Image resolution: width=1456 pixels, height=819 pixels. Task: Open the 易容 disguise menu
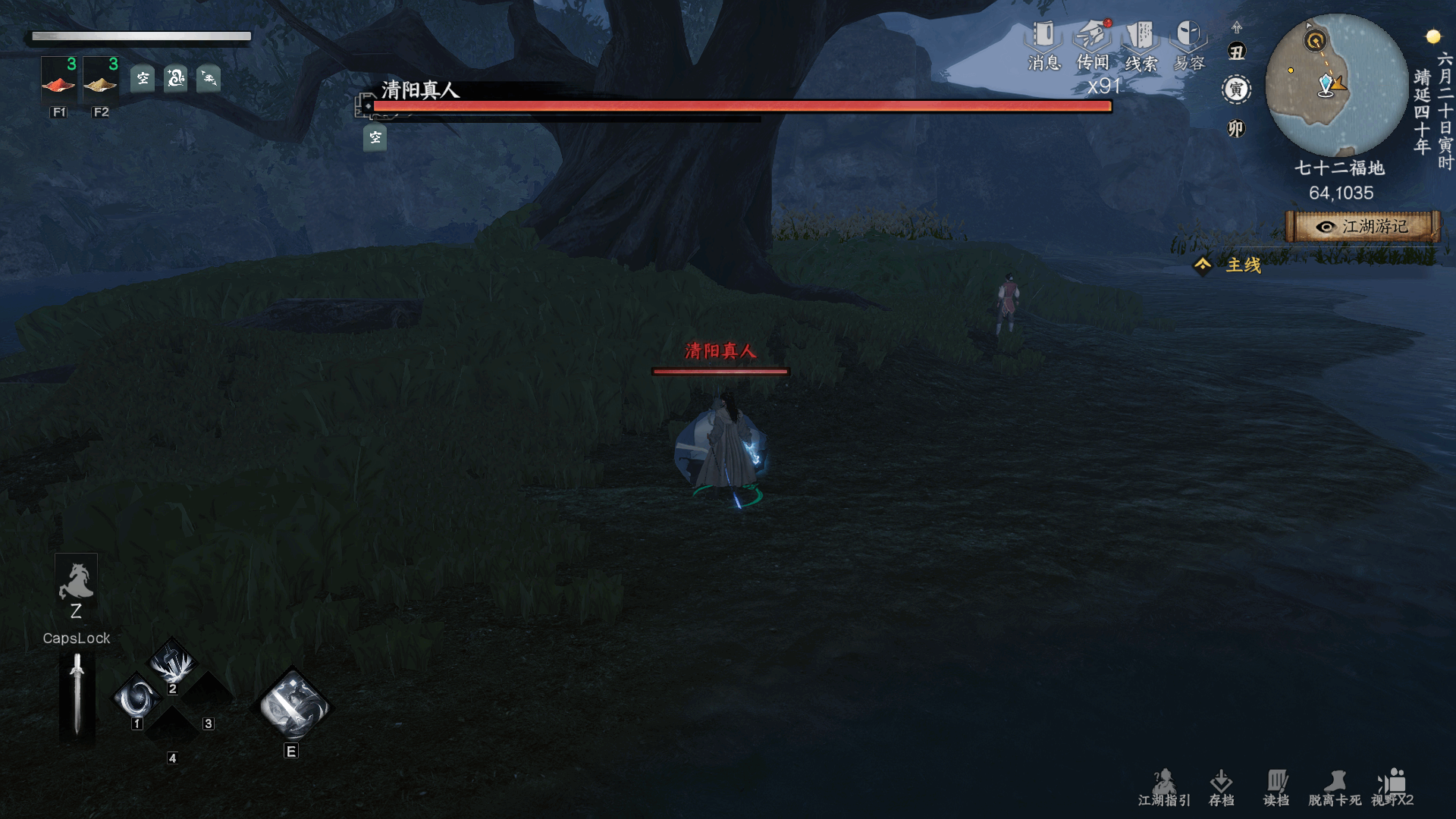pyautogui.click(x=1188, y=45)
